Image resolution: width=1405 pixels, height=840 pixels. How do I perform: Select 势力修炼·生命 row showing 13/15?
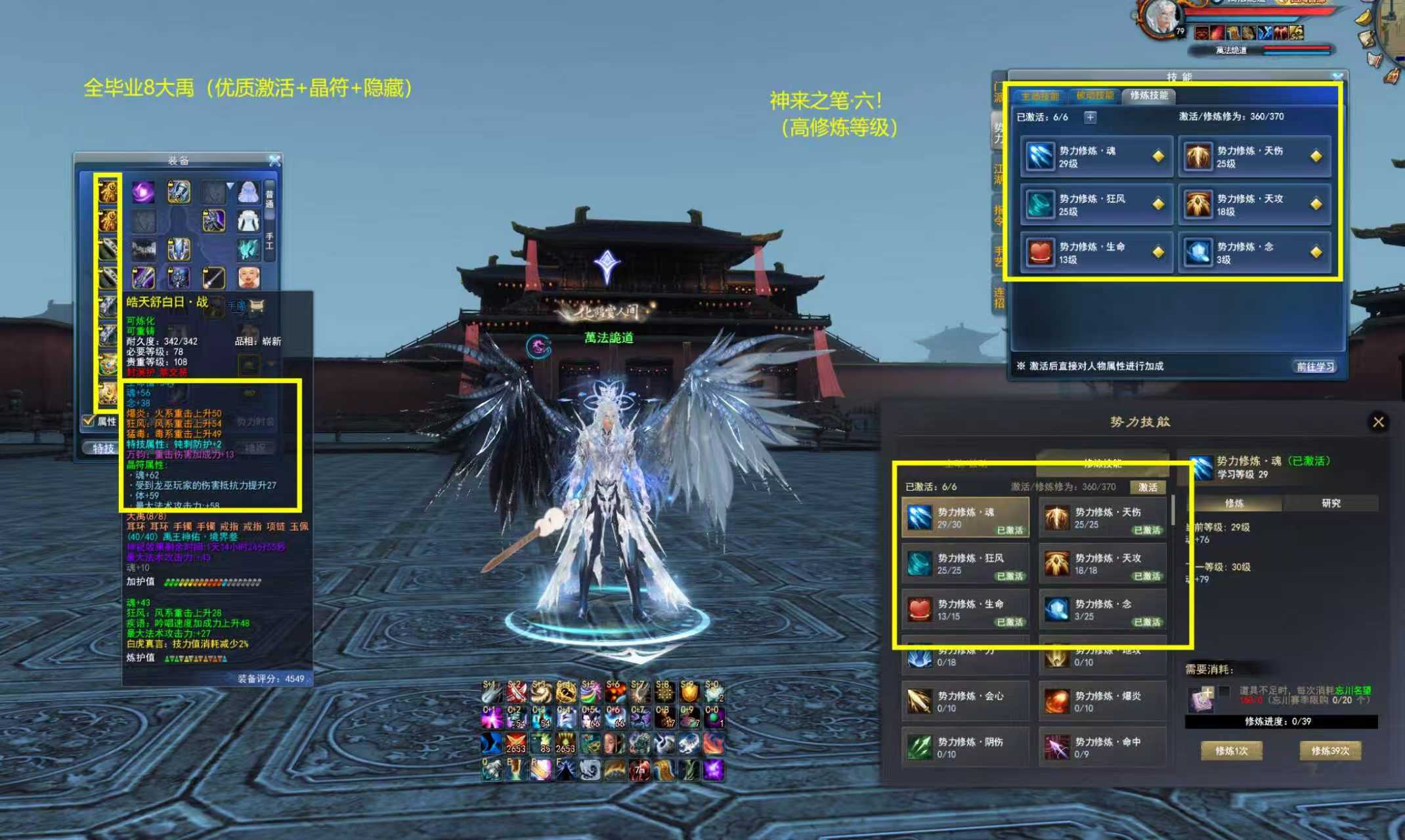click(965, 609)
